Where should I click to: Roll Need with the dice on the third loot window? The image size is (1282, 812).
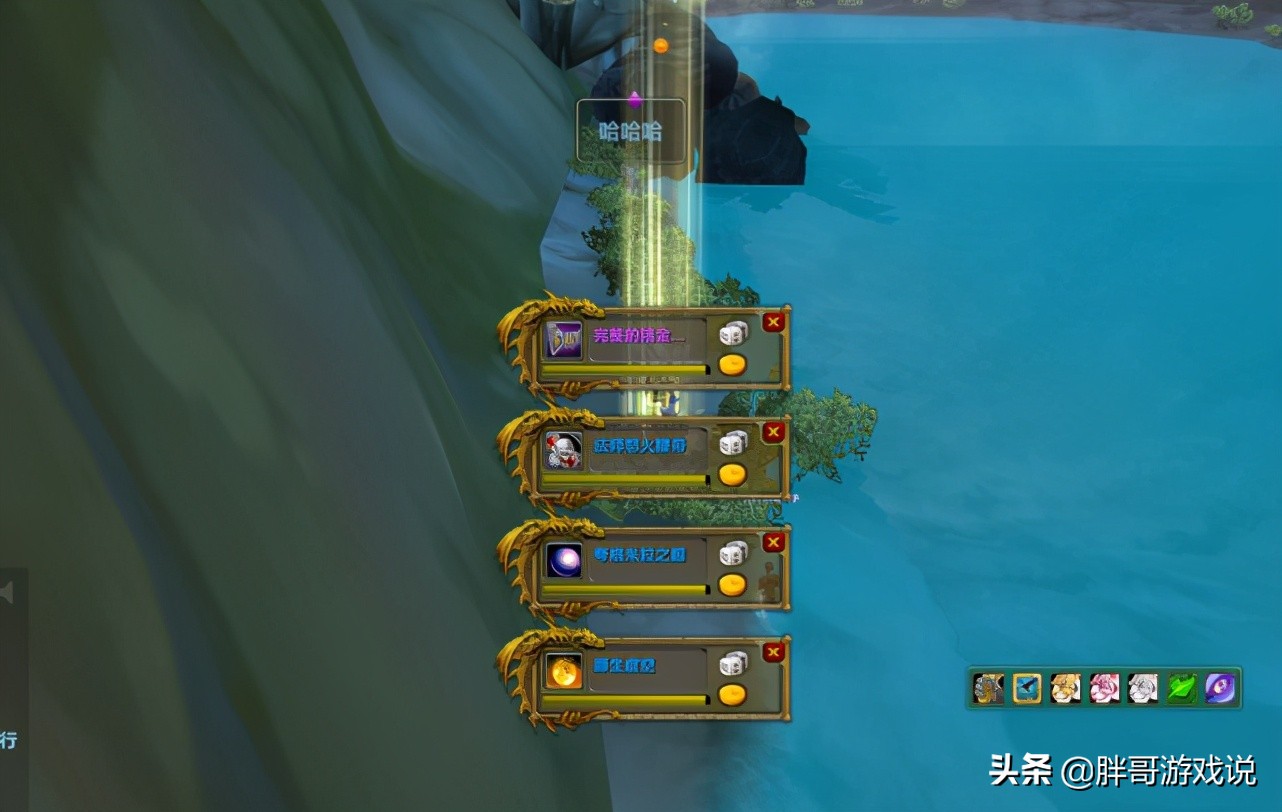point(733,554)
